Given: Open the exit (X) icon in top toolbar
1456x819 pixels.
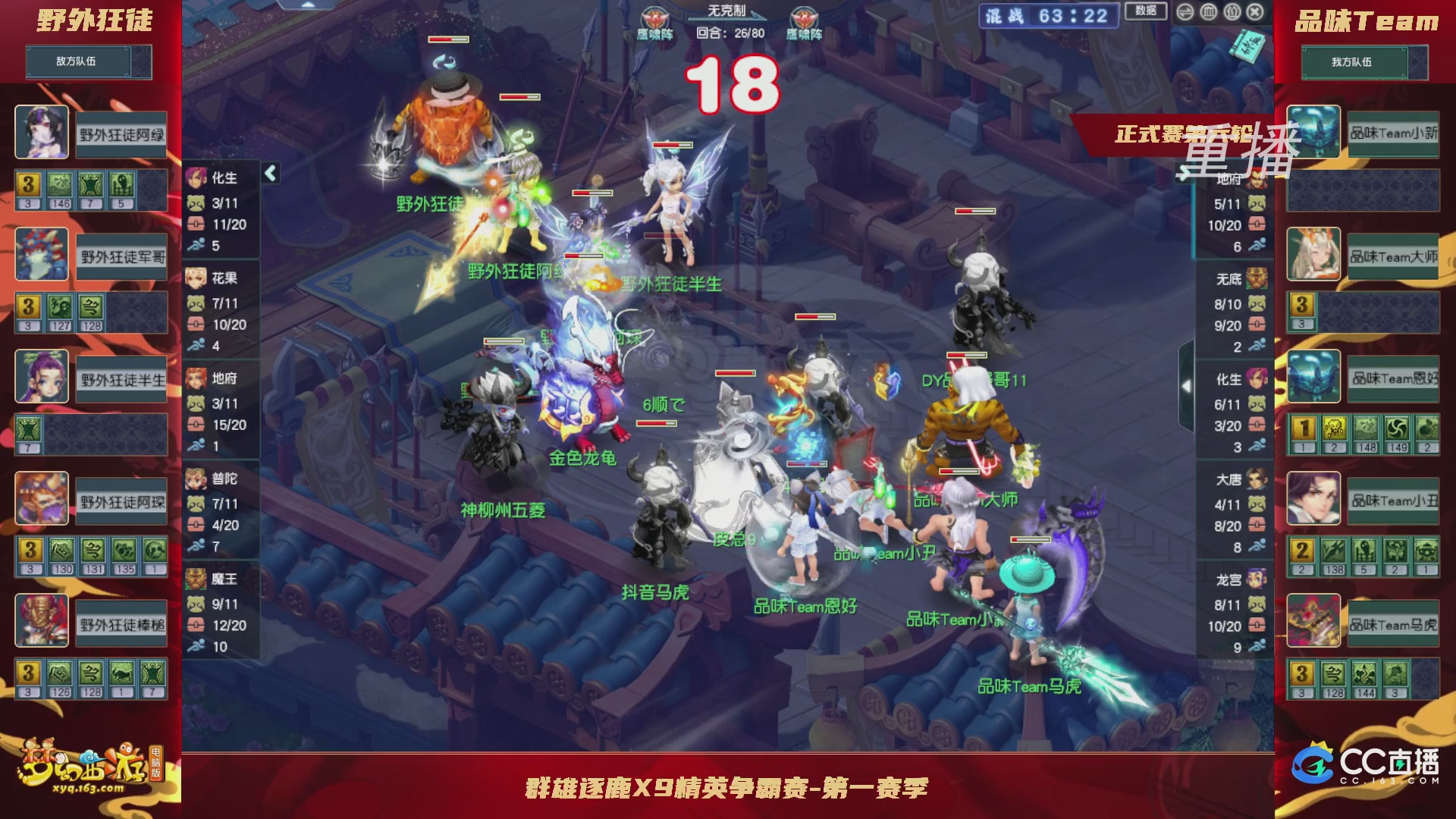Looking at the screenshot, I should (x=1254, y=12).
